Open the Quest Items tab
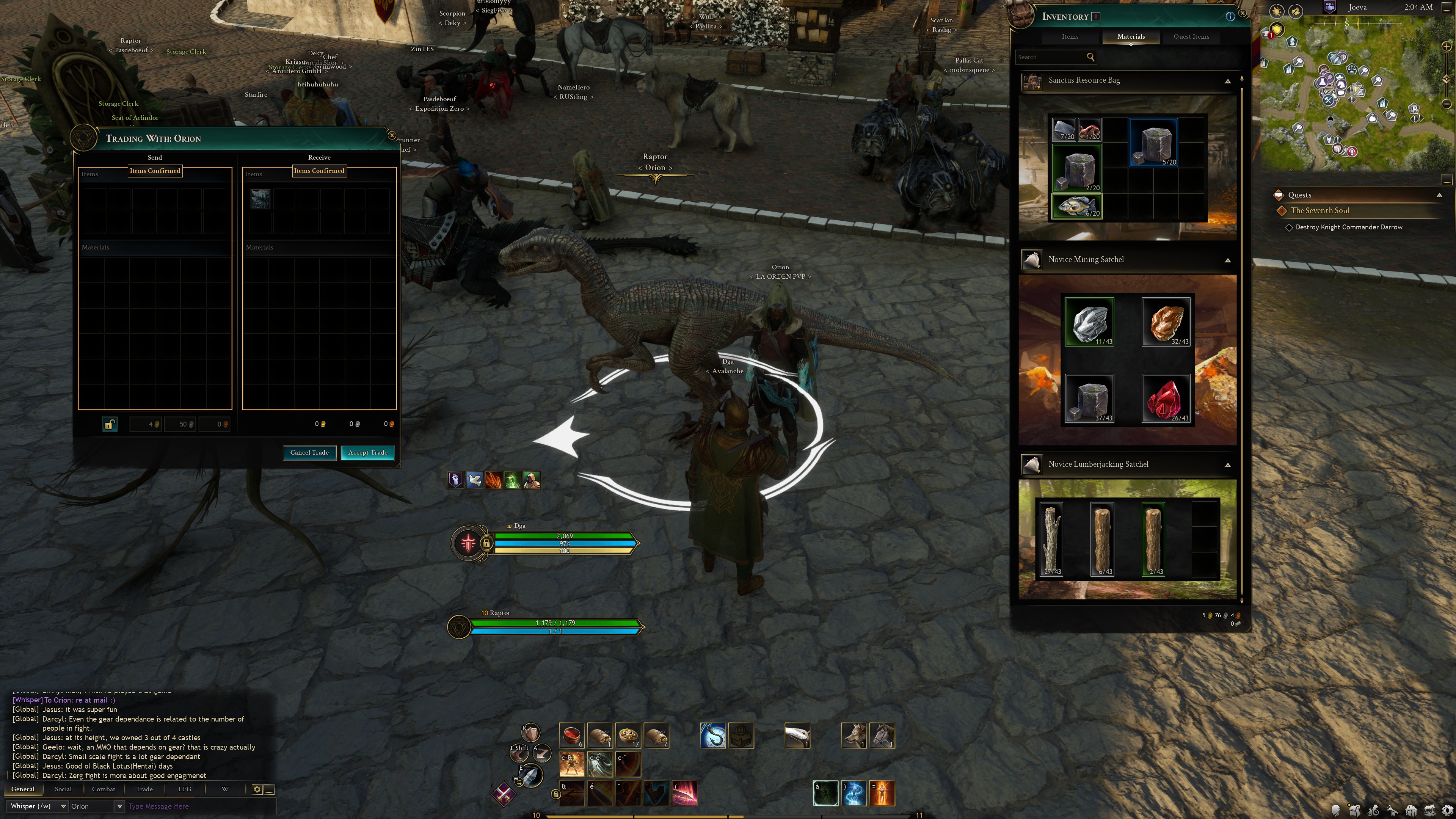The width and height of the screenshot is (1456, 819). 1191,36
